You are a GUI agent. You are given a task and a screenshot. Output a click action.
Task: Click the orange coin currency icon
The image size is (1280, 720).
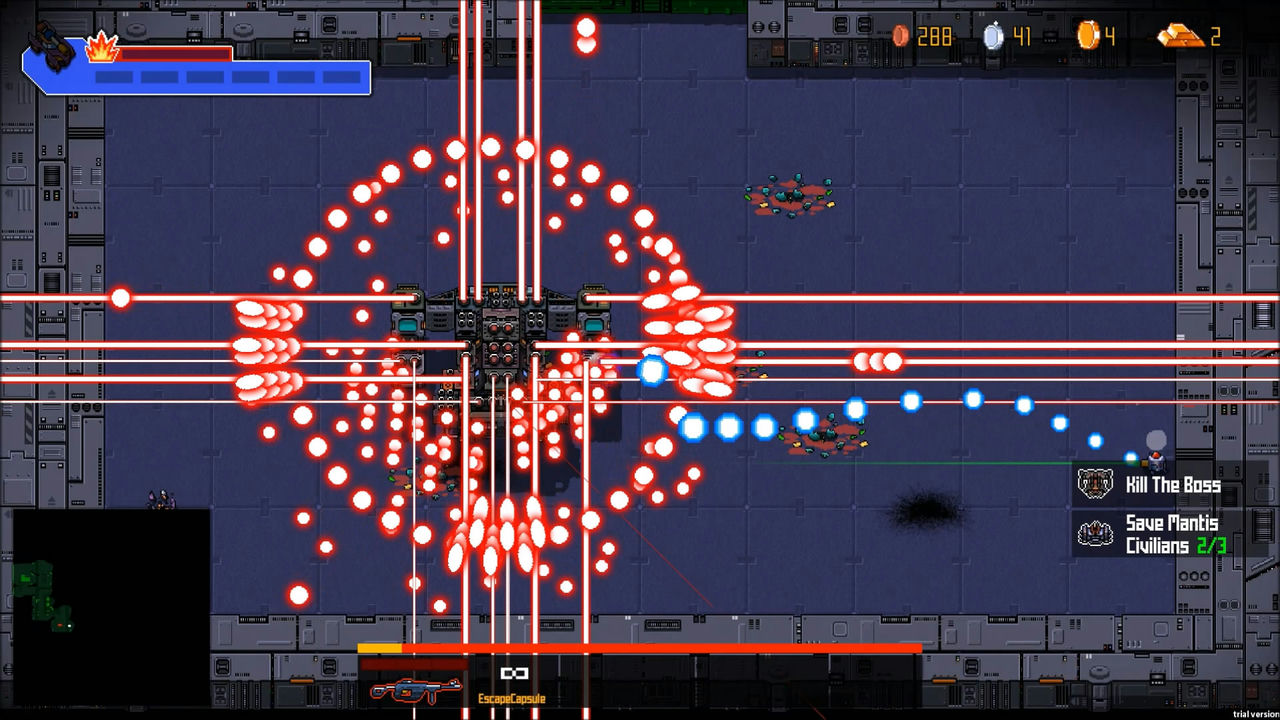(1088, 37)
